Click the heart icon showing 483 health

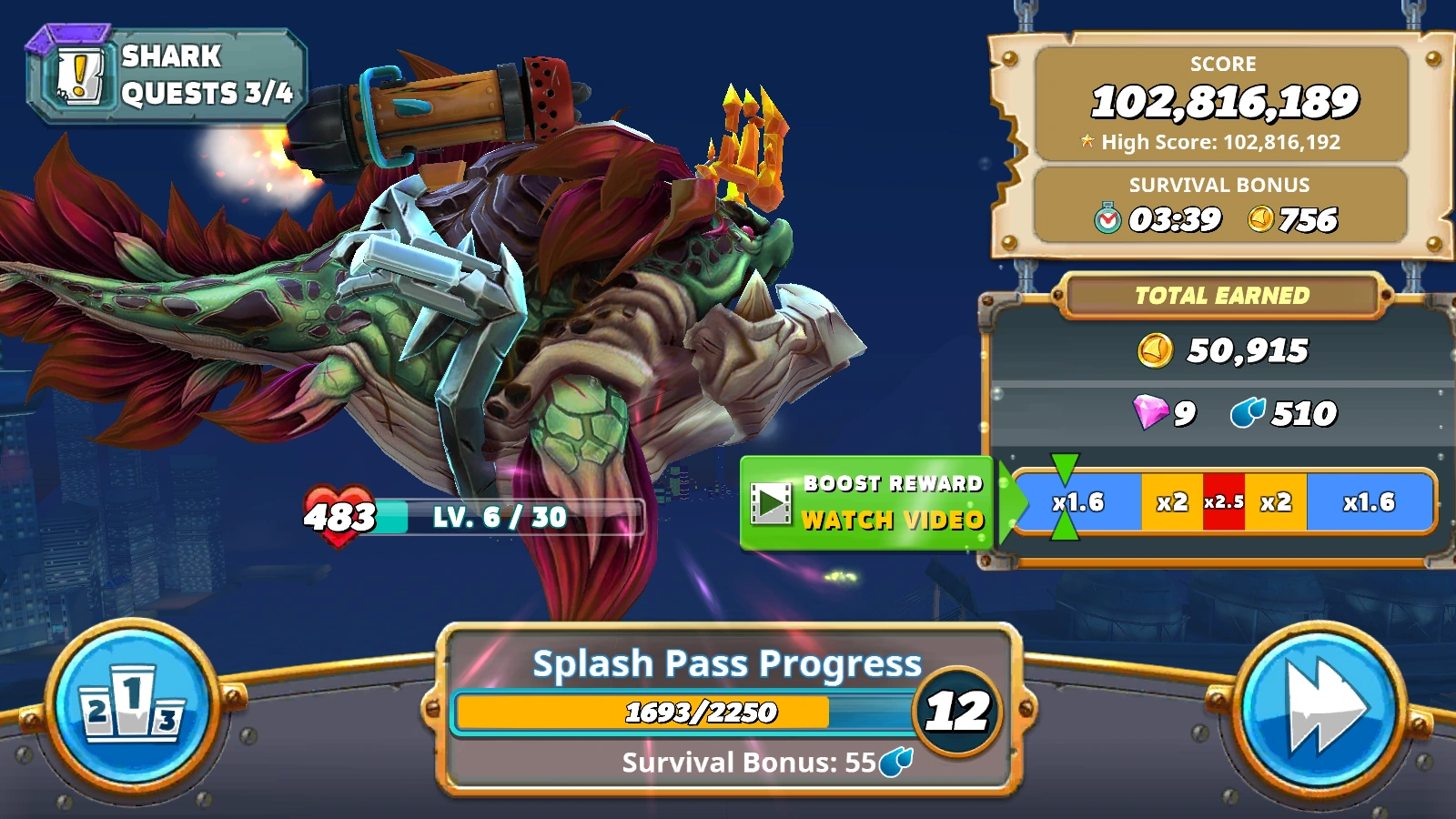tap(339, 517)
